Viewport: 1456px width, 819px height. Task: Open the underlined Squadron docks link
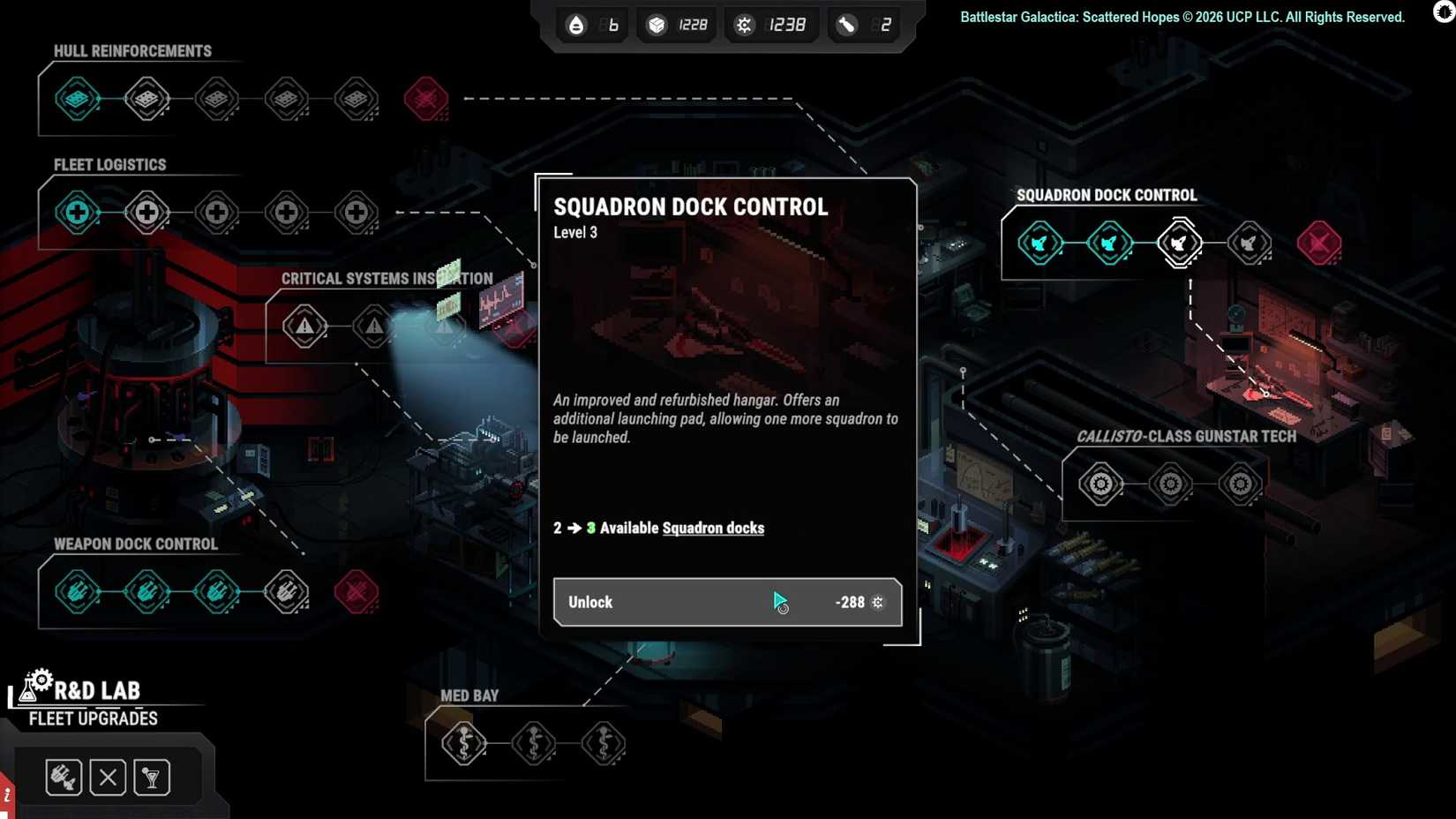click(x=713, y=528)
